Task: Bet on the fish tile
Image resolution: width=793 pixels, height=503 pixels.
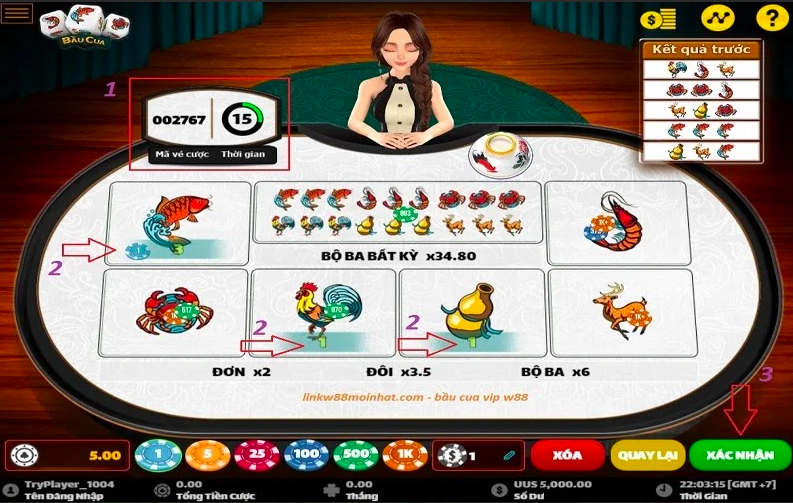Action: 179,223
